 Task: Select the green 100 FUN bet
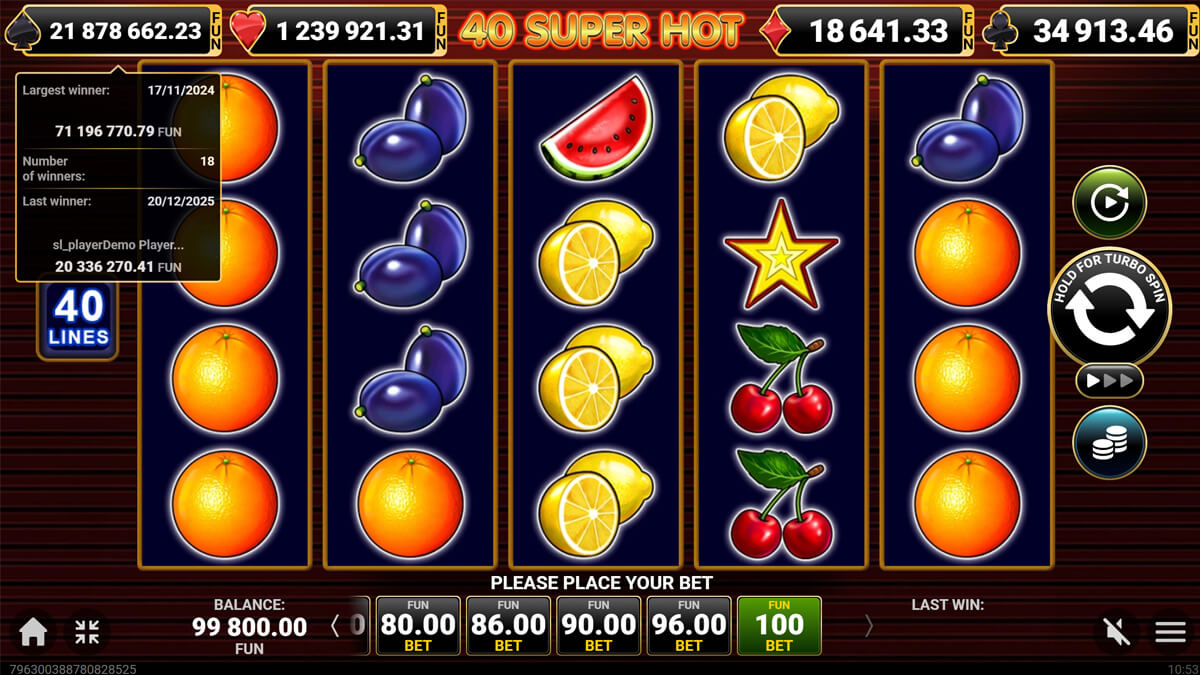778,626
